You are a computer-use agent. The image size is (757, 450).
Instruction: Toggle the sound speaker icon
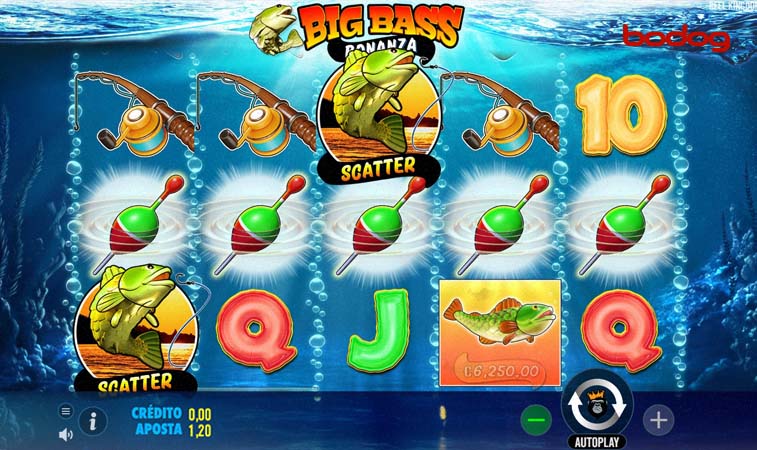point(66,434)
